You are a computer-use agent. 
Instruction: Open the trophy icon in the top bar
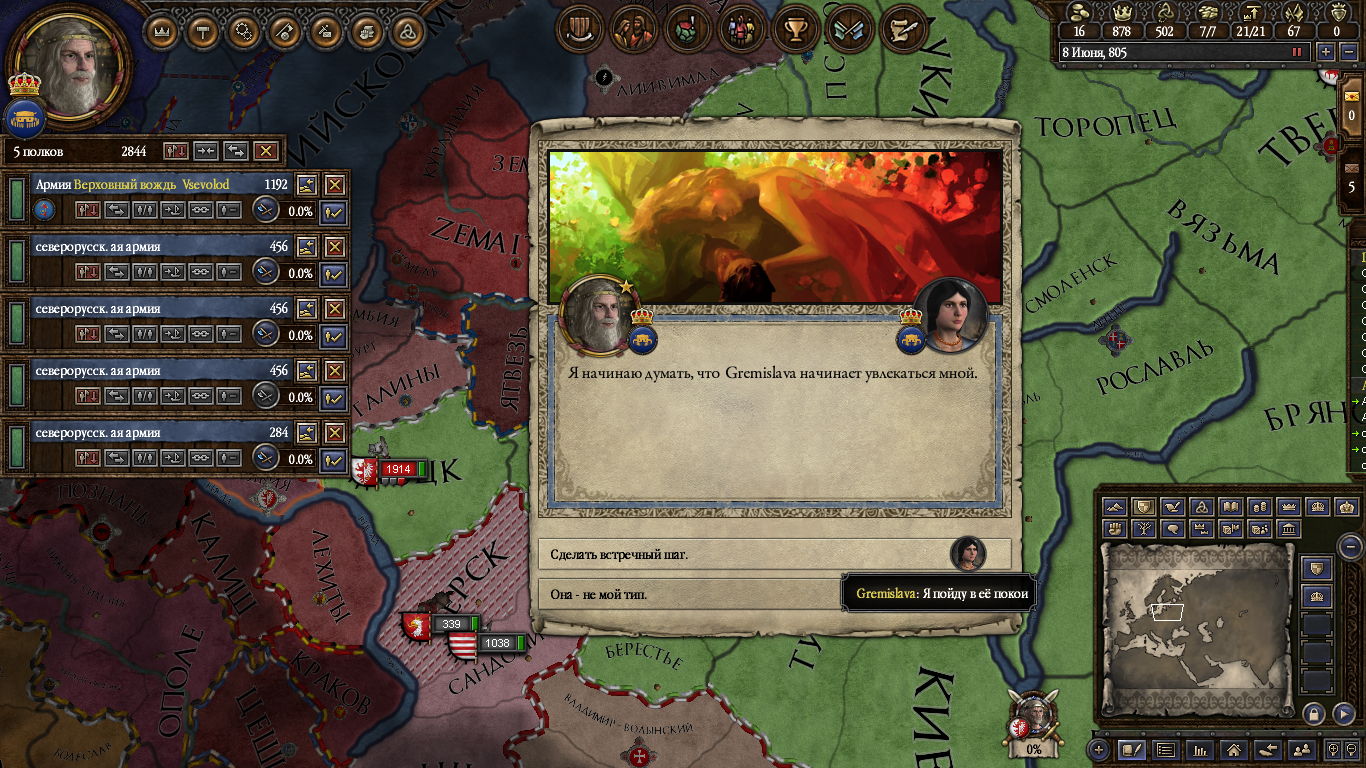(796, 30)
